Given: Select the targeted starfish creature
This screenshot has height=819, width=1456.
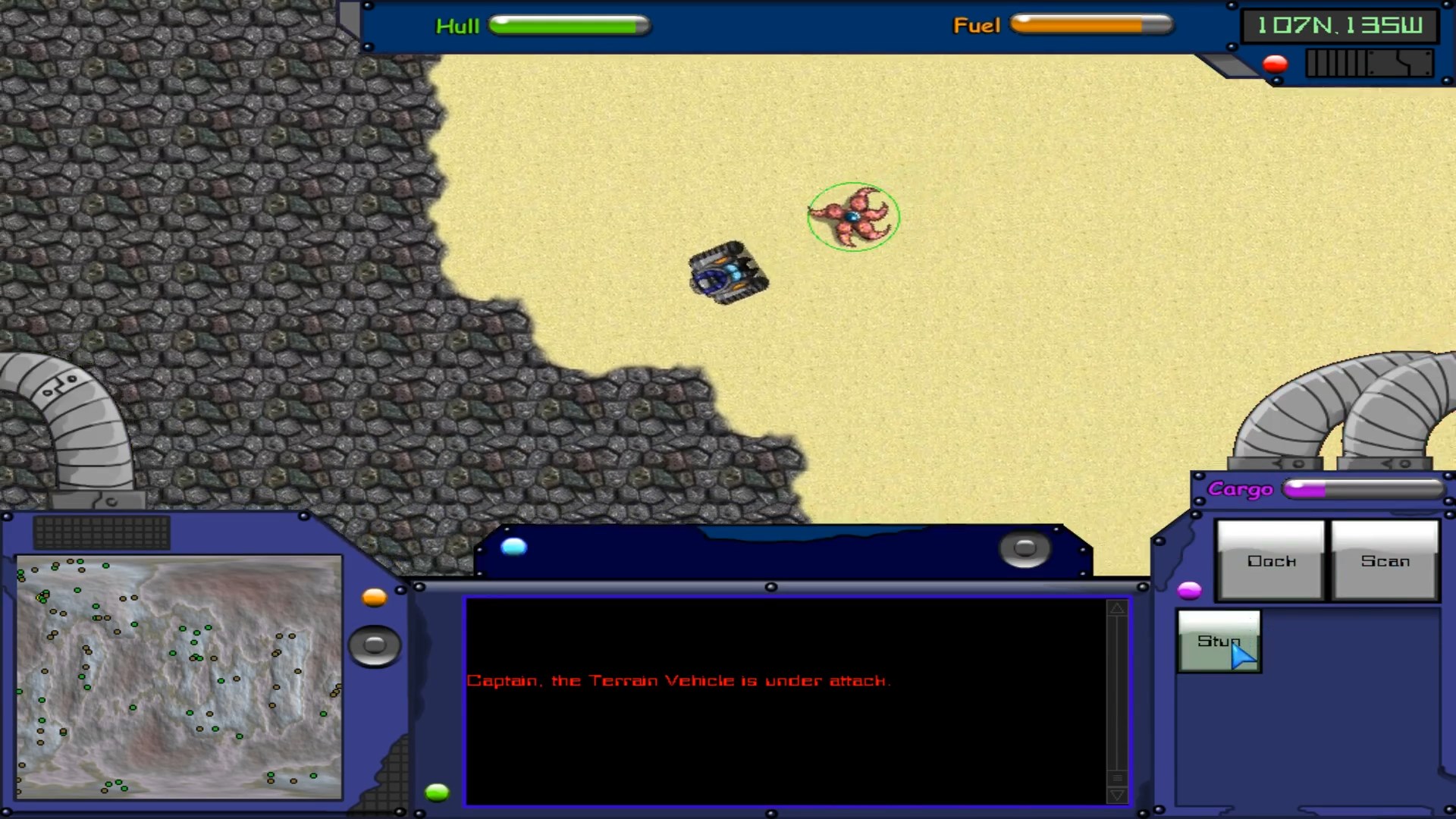Looking at the screenshot, I should 853,217.
